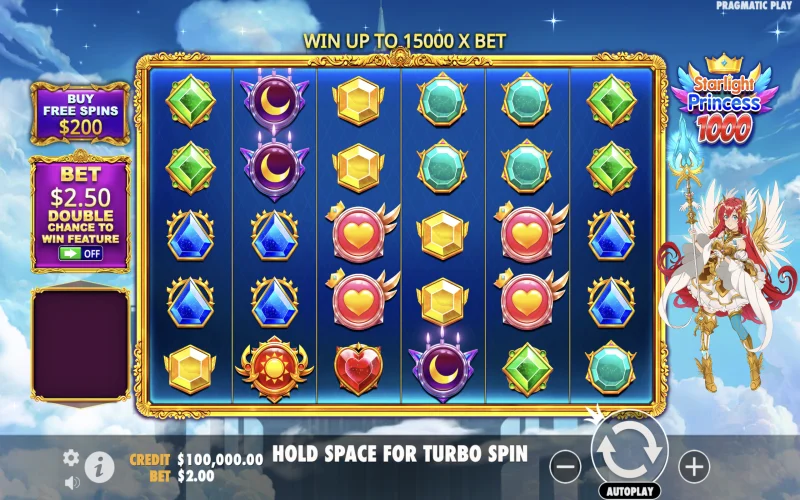Mute the sound with the speaker icon
This screenshot has height=500, width=800.
(x=72, y=482)
